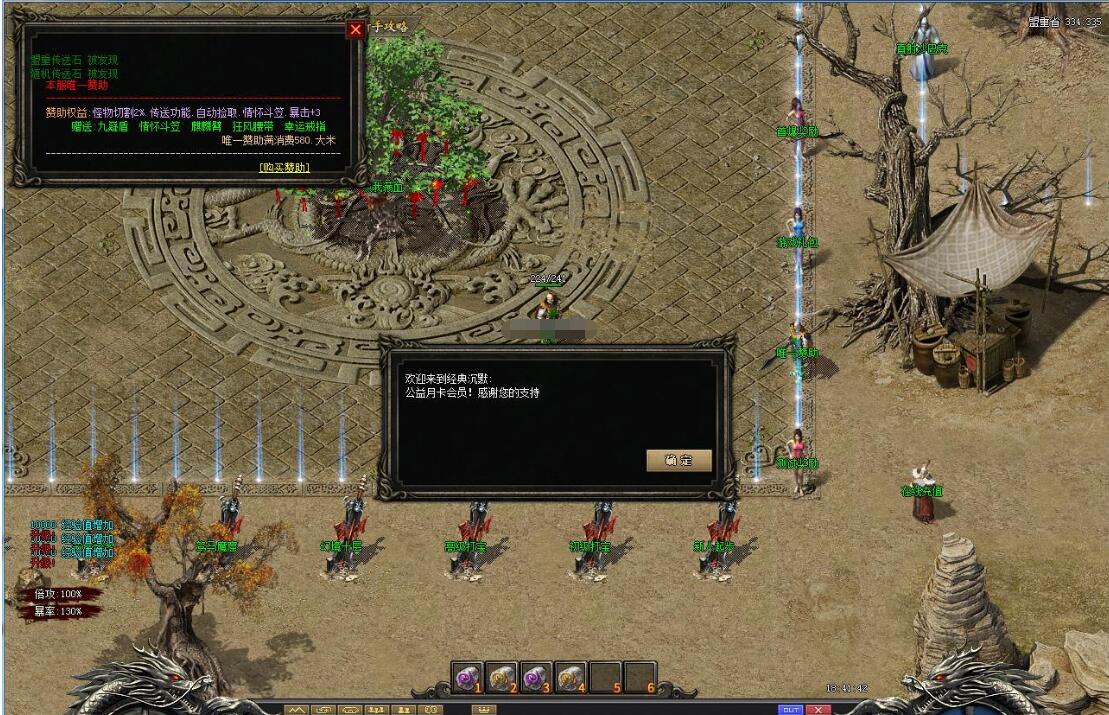1109x715 pixels.
Task: Use the gold scroll in hotbar slot 2
Action: coord(502,677)
